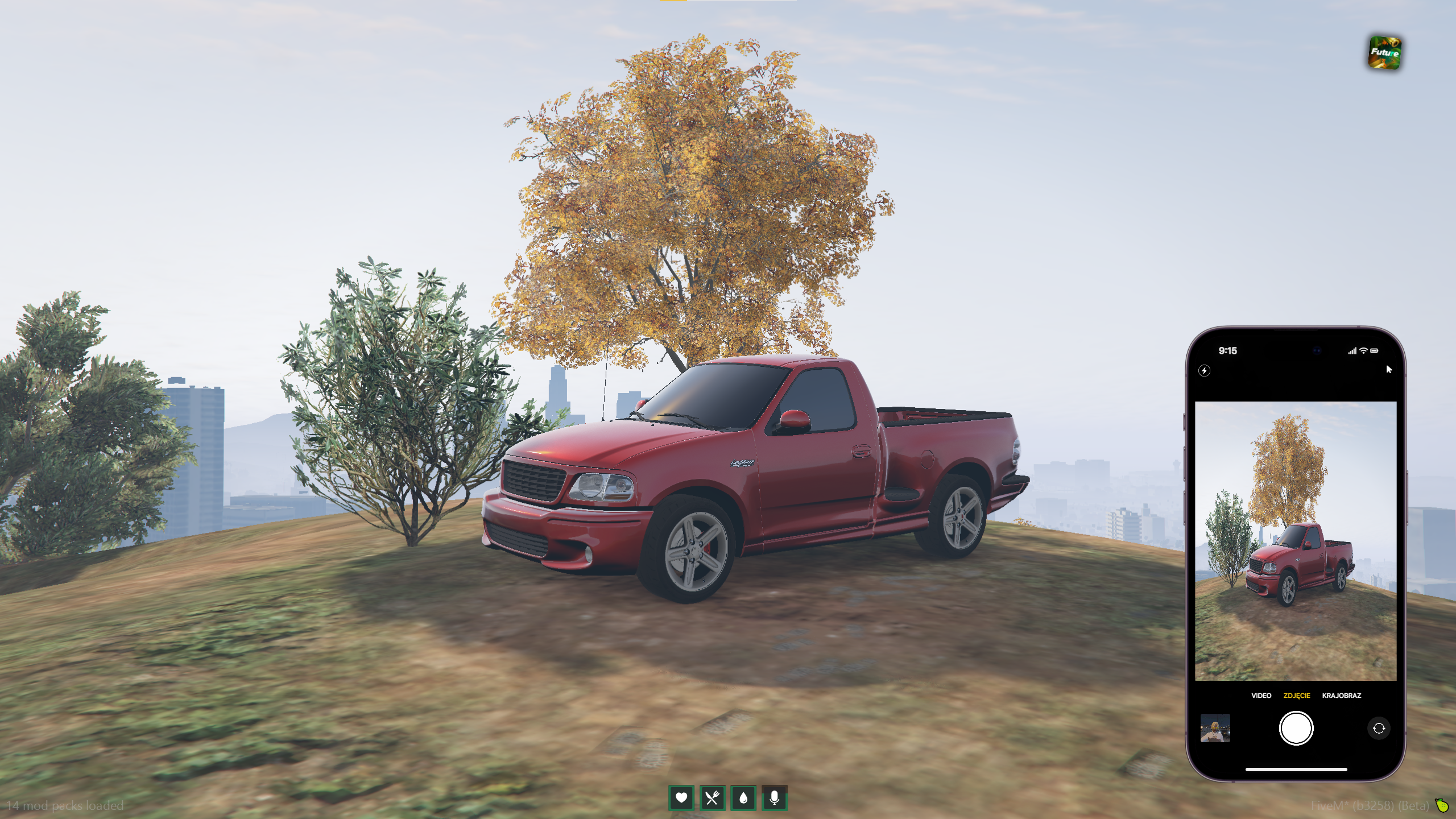This screenshot has height=819, width=1456.
Task: Click the microphone voice icon
Action: click(x=774, y=798)
